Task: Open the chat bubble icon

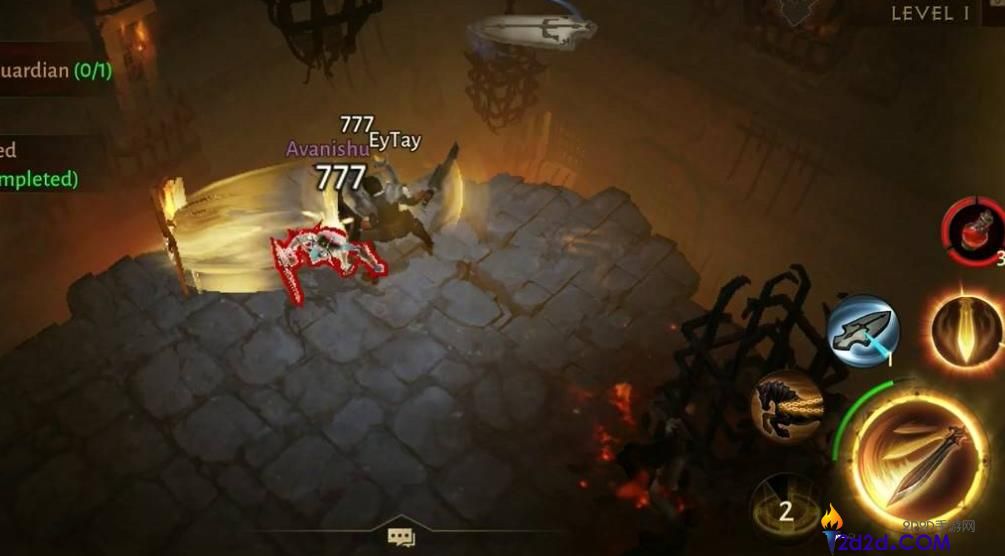Action: click(401, 538)
